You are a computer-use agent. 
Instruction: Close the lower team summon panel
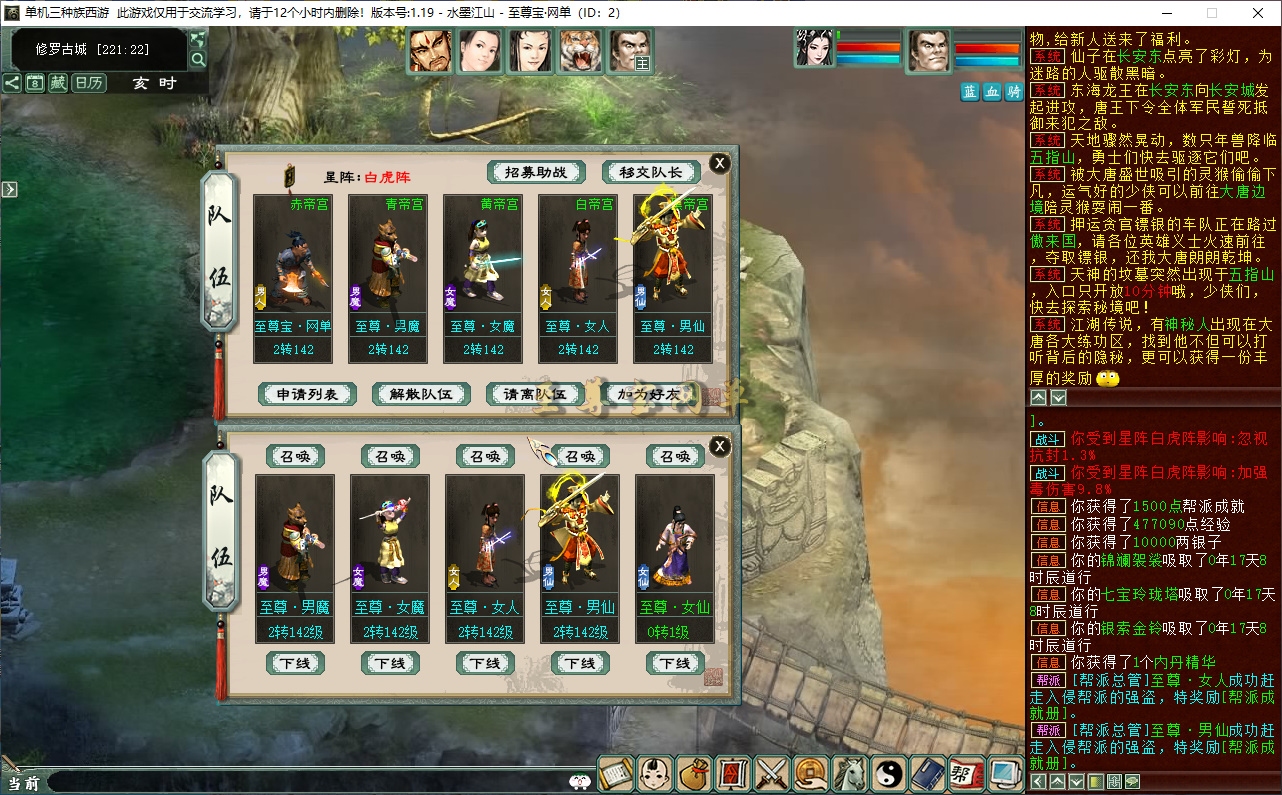(719, 446)
